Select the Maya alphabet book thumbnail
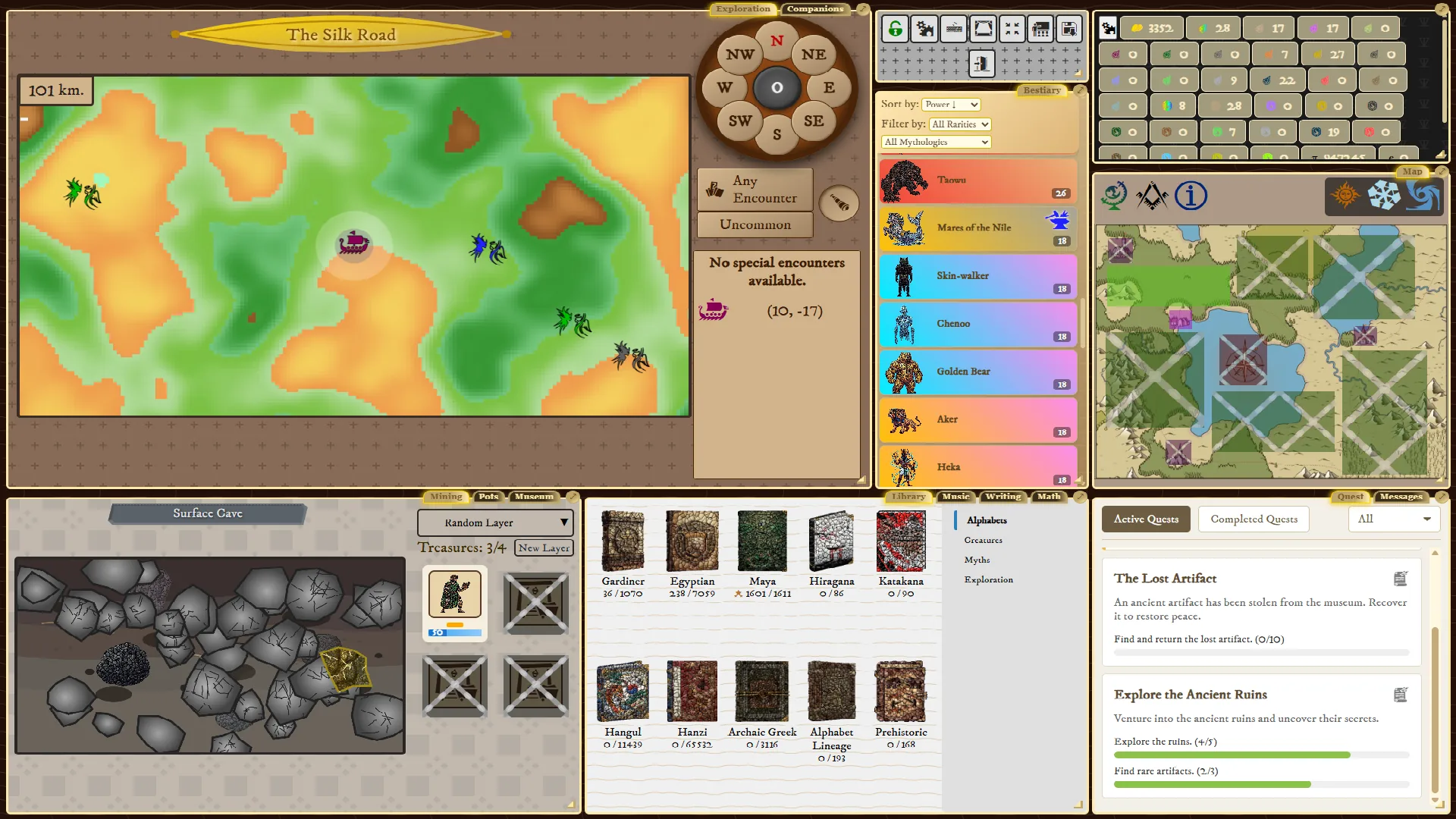The image size is (1456, 819). tap(762, 541)
